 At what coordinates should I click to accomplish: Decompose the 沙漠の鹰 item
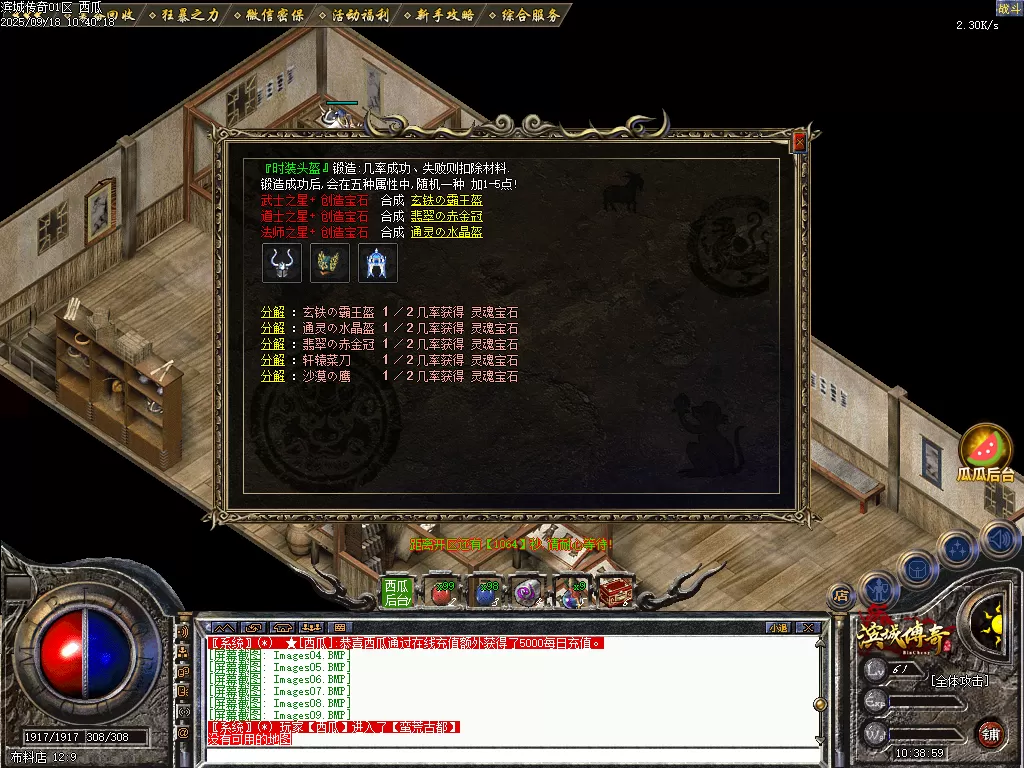tap(272, 376)
